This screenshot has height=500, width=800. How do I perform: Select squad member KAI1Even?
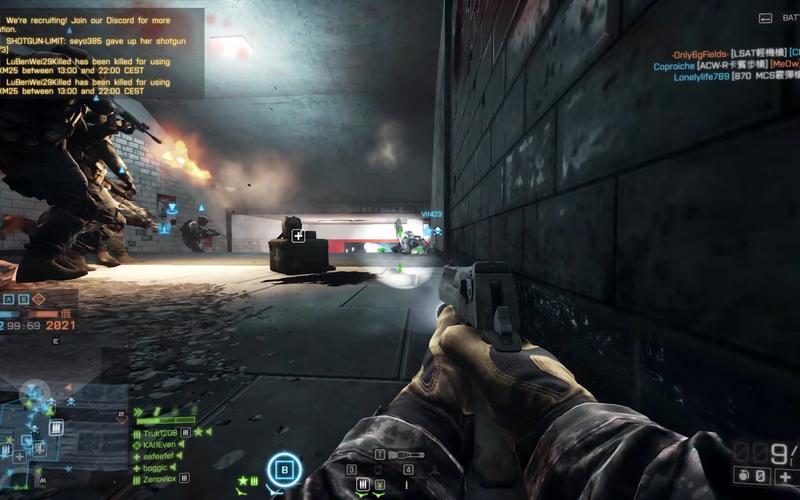click(159, 444)
